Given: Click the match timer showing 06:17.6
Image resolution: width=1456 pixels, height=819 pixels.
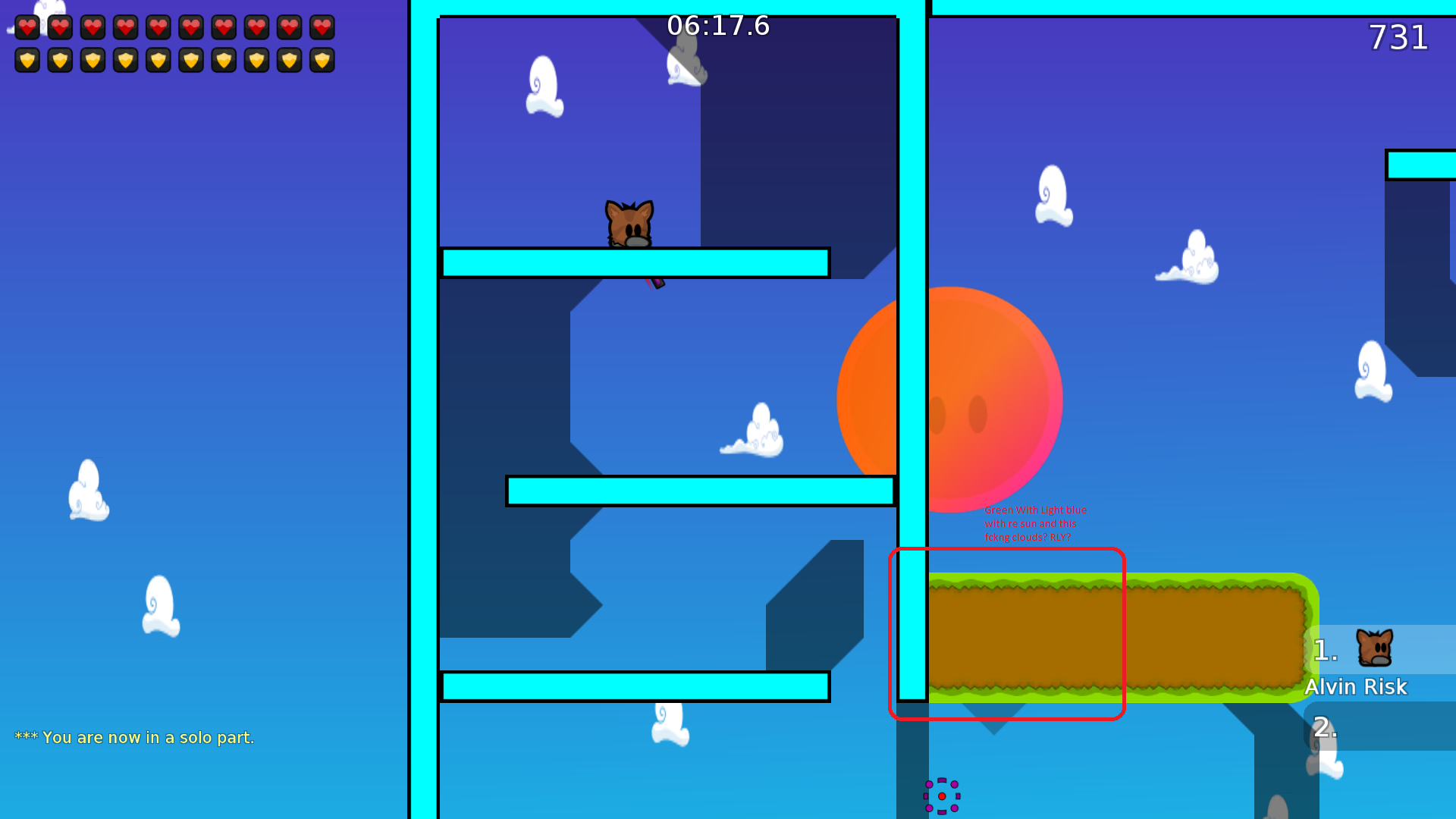Looking at the screenshot, I should 717,25.
